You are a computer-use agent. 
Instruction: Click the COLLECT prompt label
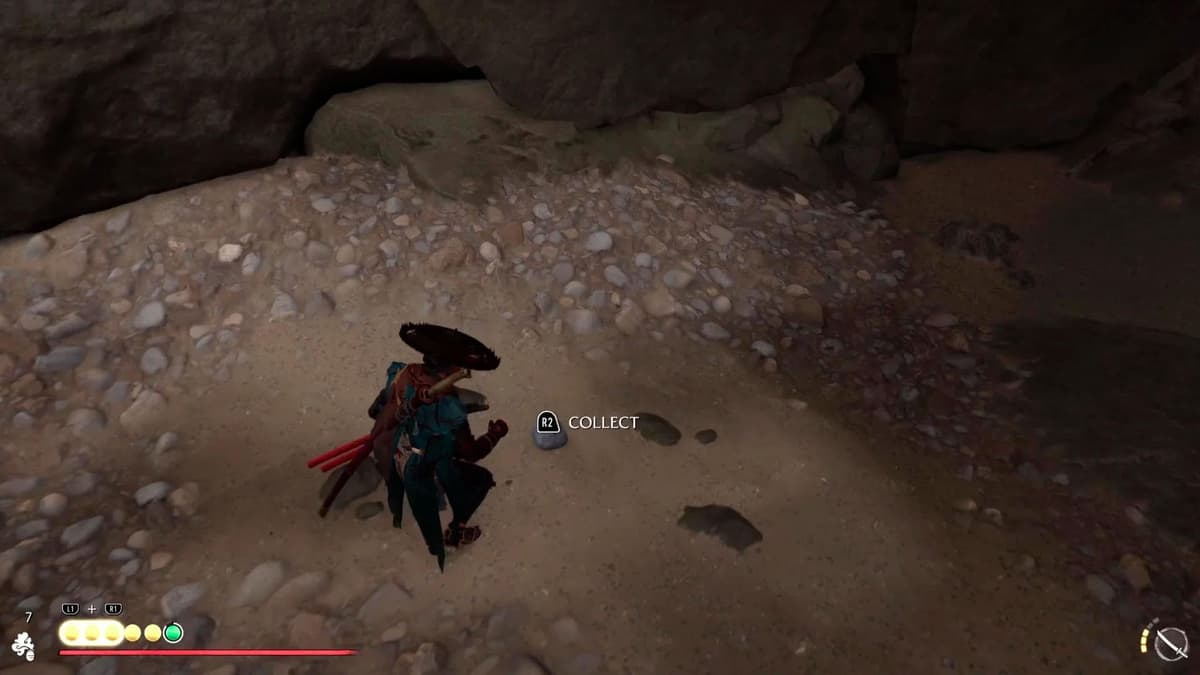click(602, 422)
